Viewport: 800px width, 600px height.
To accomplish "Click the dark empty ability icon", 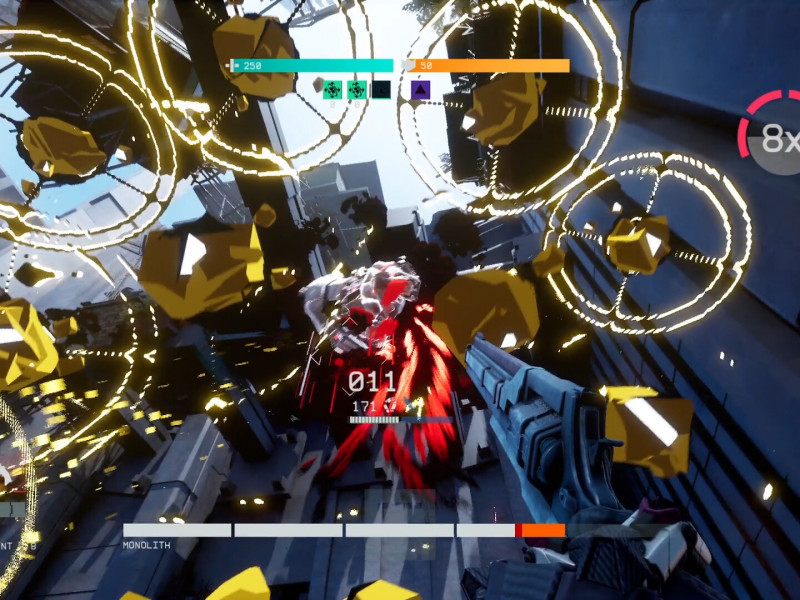I will (x=381, y=90).
